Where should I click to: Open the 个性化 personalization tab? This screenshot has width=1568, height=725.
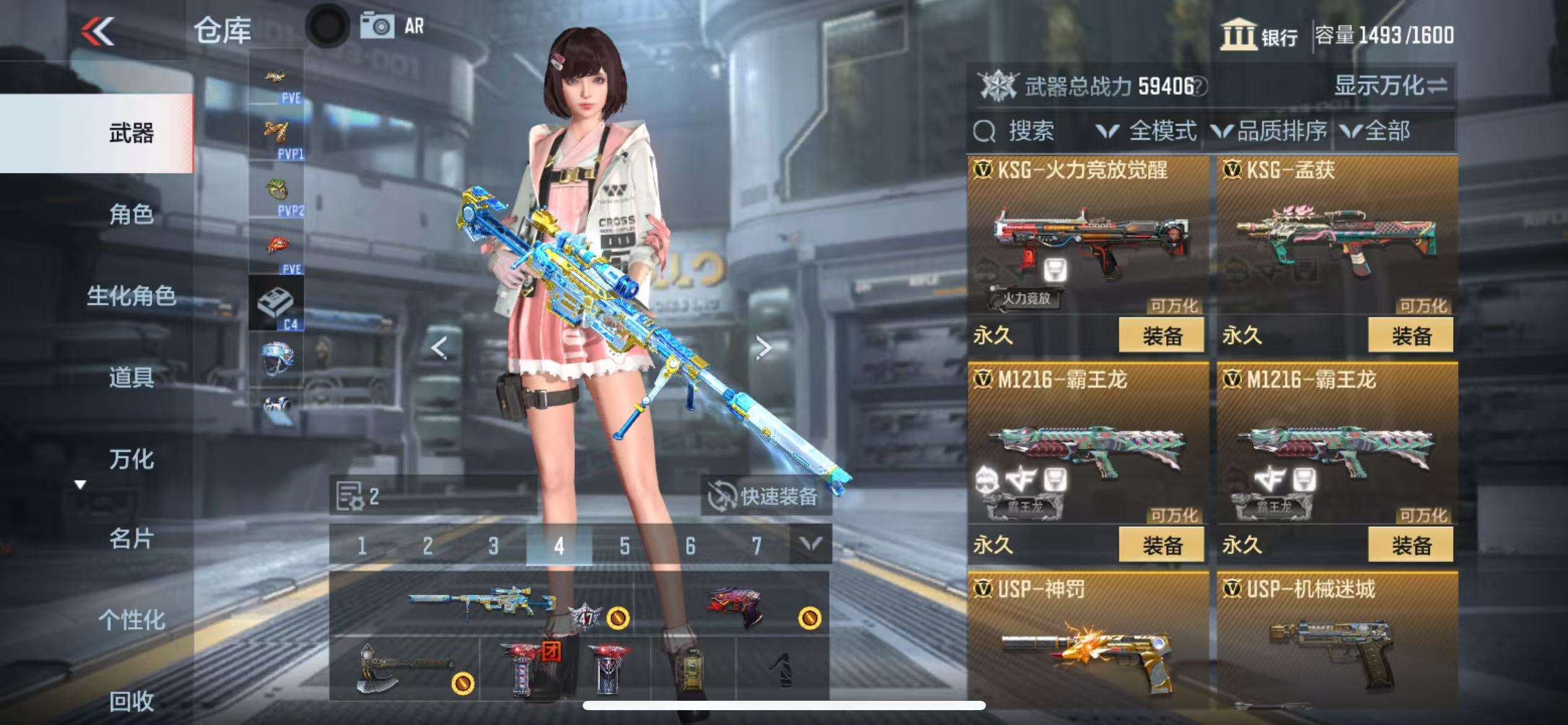131,620
